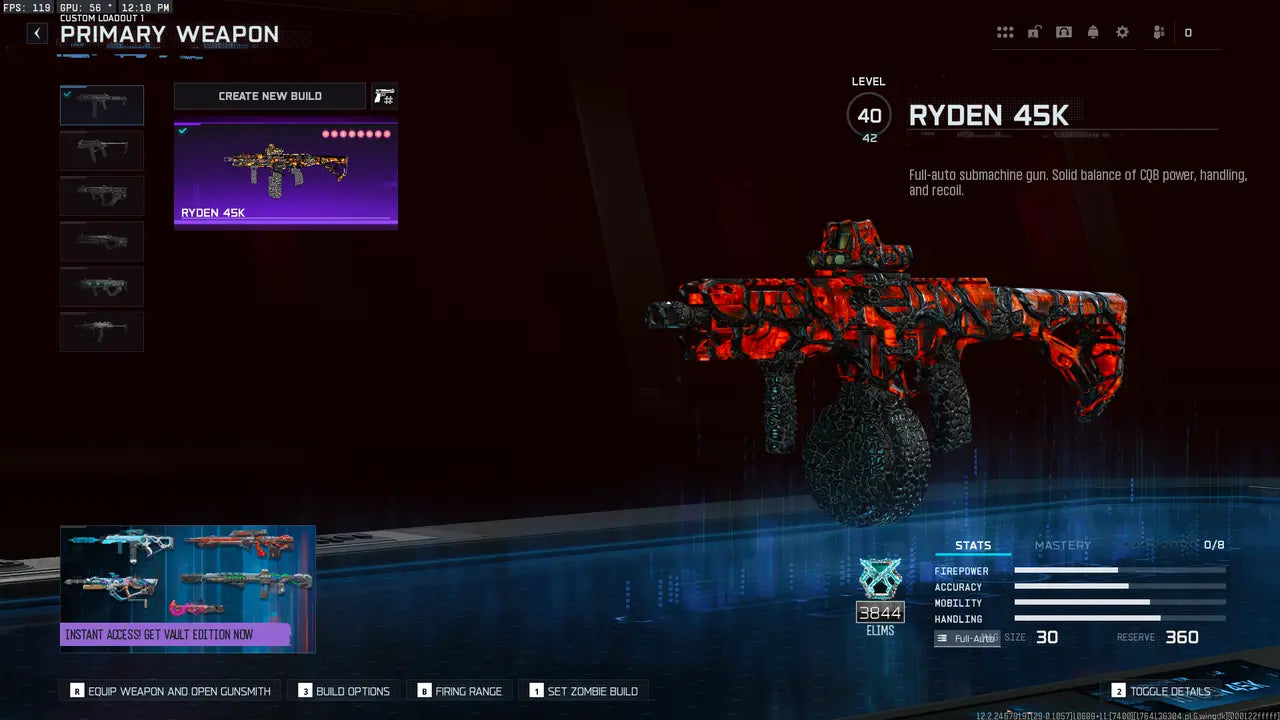
Task: Select the Stats tab
Action: [x=973, y=545]
